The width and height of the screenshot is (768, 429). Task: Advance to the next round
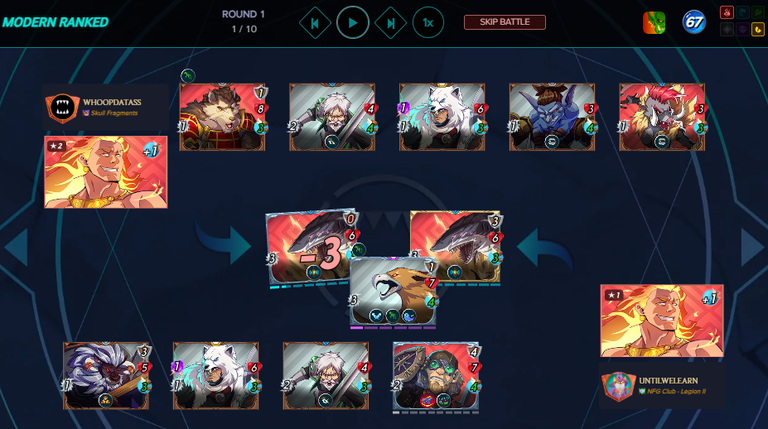point(390,22)
